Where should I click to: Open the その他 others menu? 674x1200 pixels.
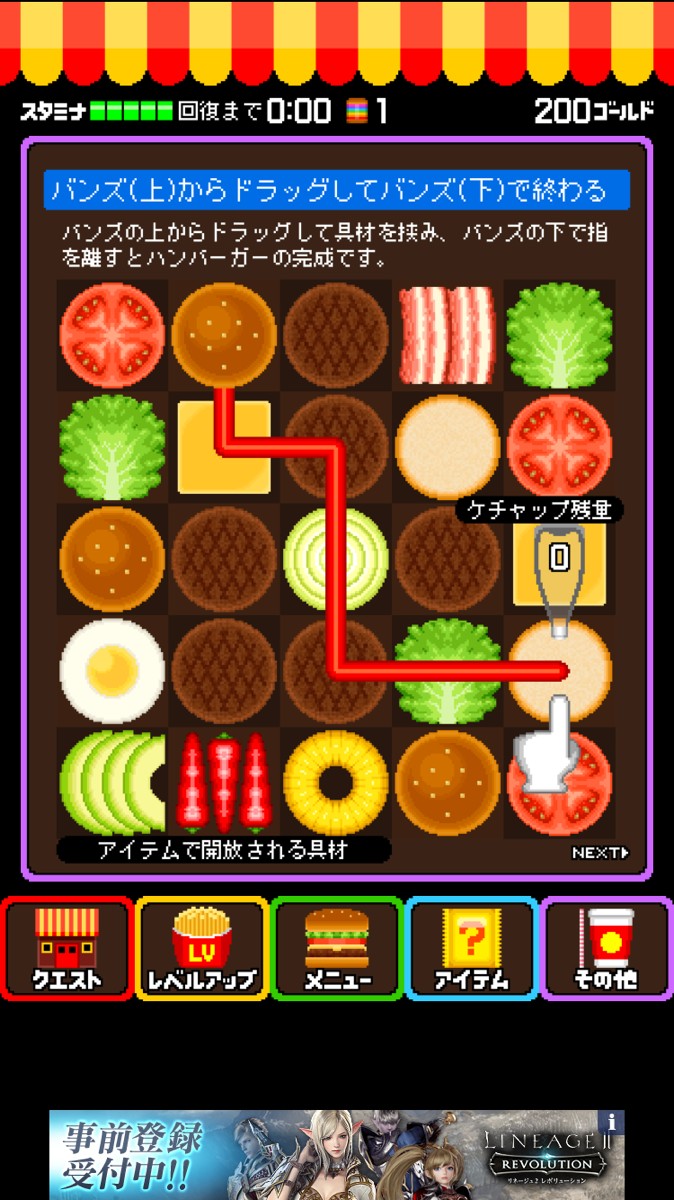coord(606,948)
